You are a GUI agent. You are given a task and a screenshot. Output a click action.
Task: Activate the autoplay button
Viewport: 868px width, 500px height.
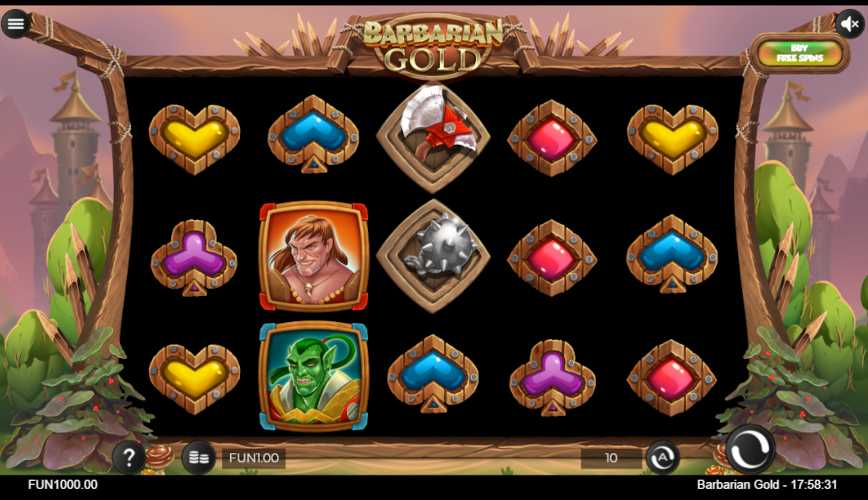click(662, 458)
